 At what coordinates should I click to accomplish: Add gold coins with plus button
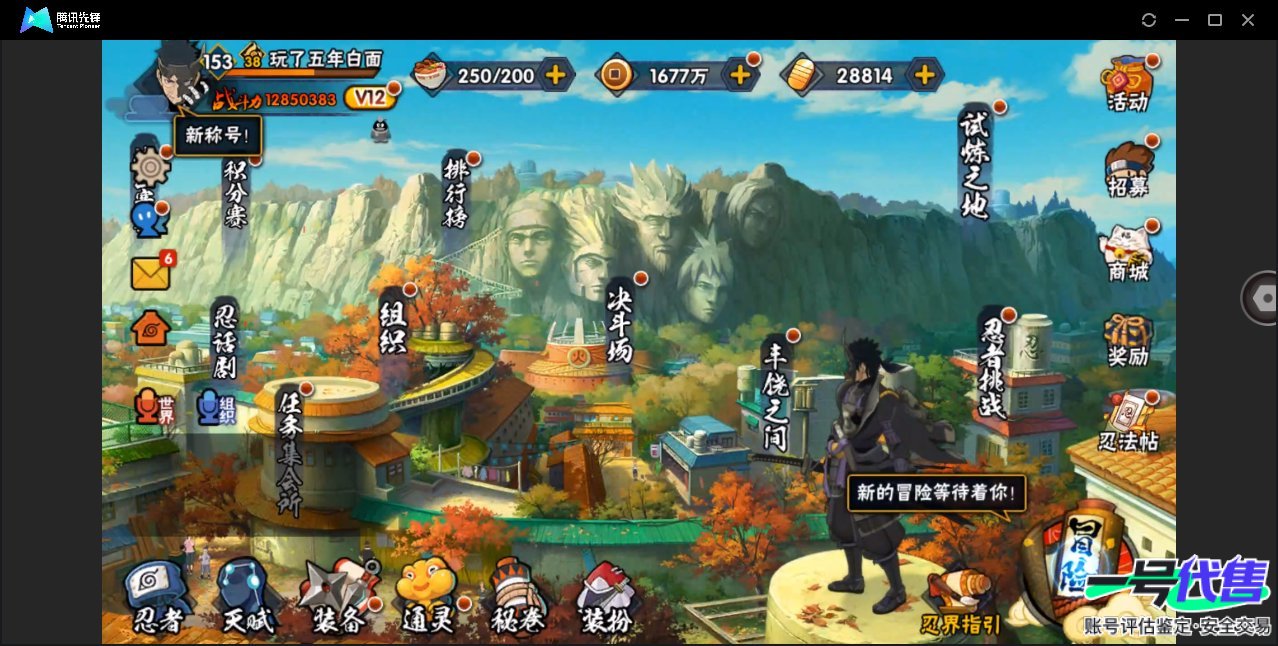tap(741, 74)
